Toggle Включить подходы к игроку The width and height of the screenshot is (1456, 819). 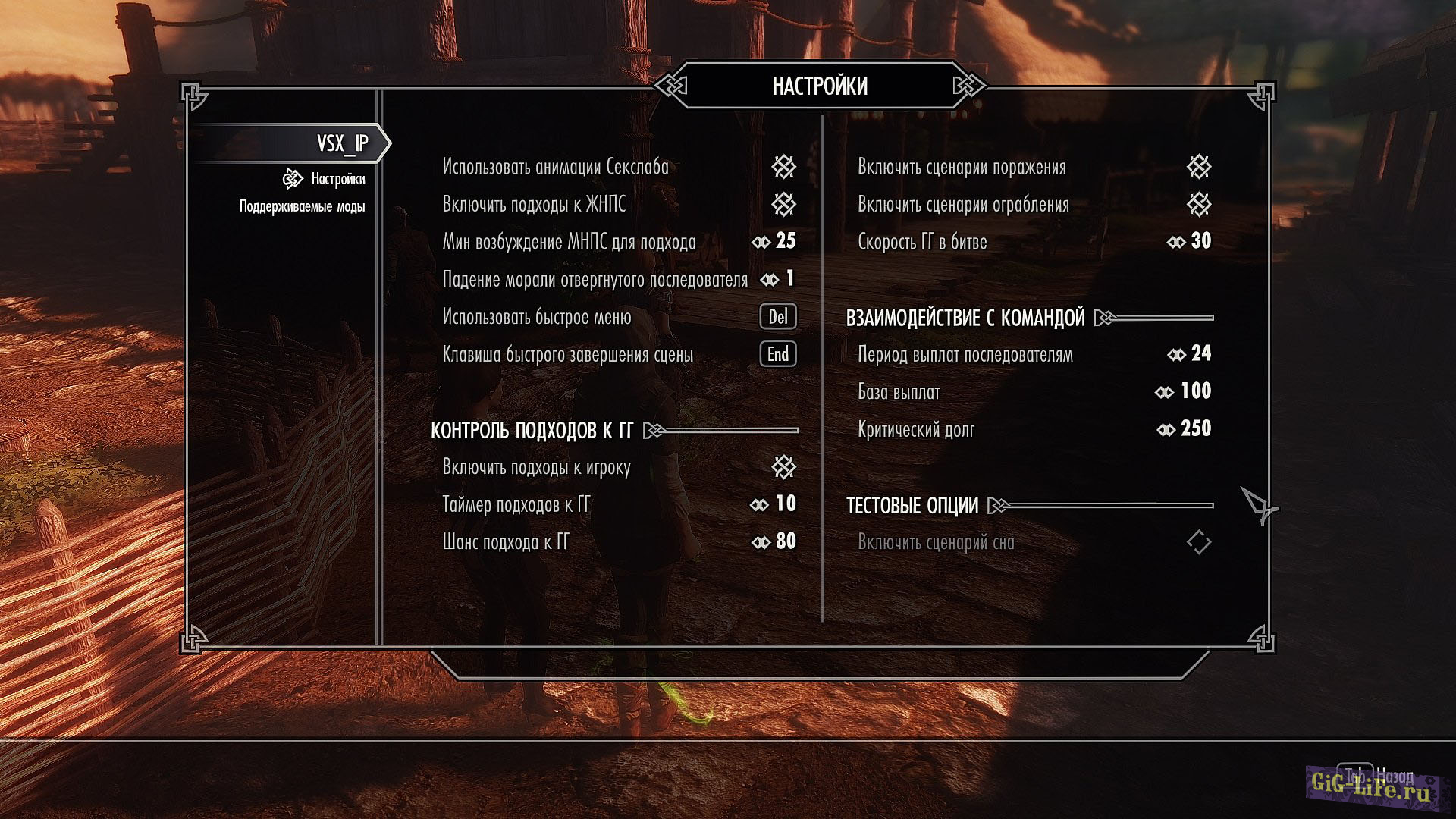pyautogui.click(x=783, y=467)
